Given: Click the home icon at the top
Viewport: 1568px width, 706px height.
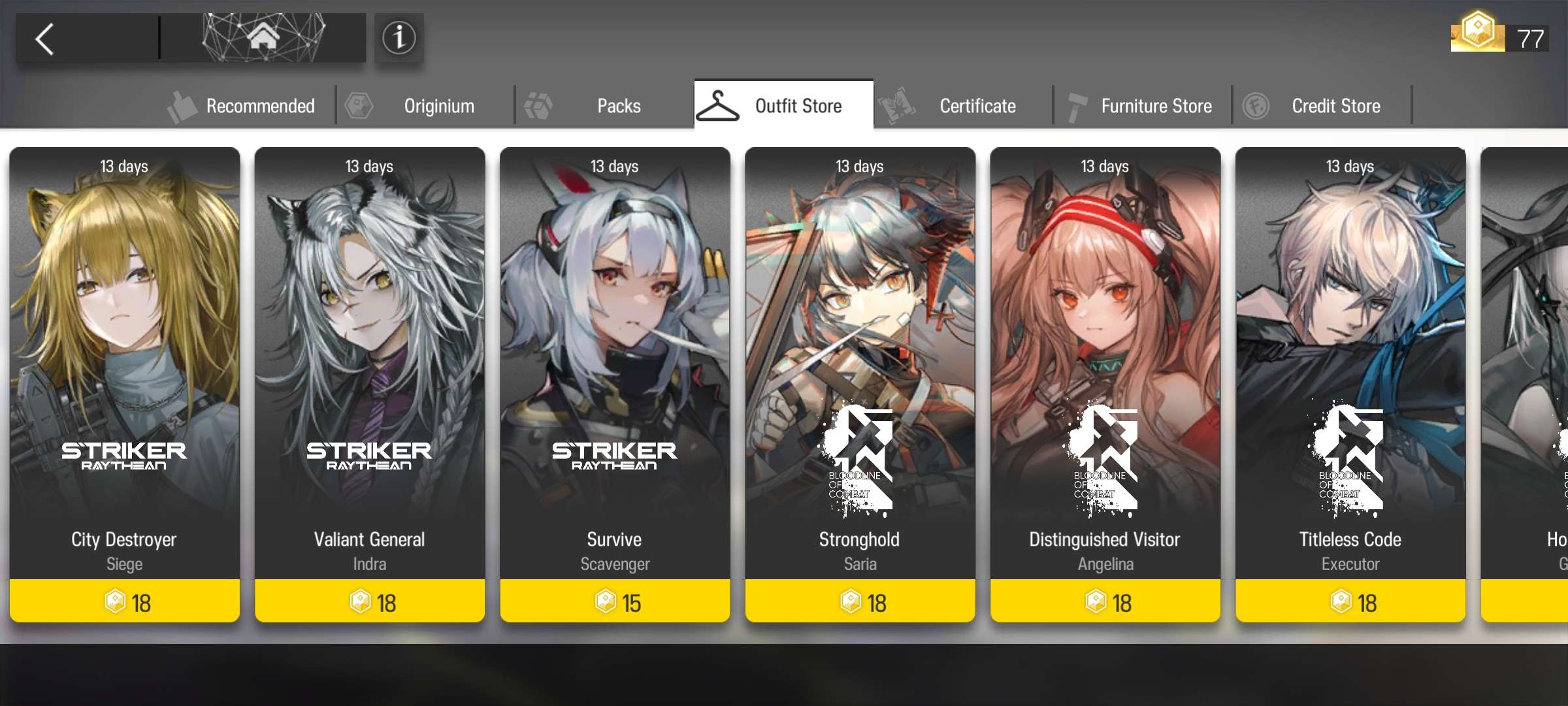Looking at the screenshot, I should click(x=264, y=37).
